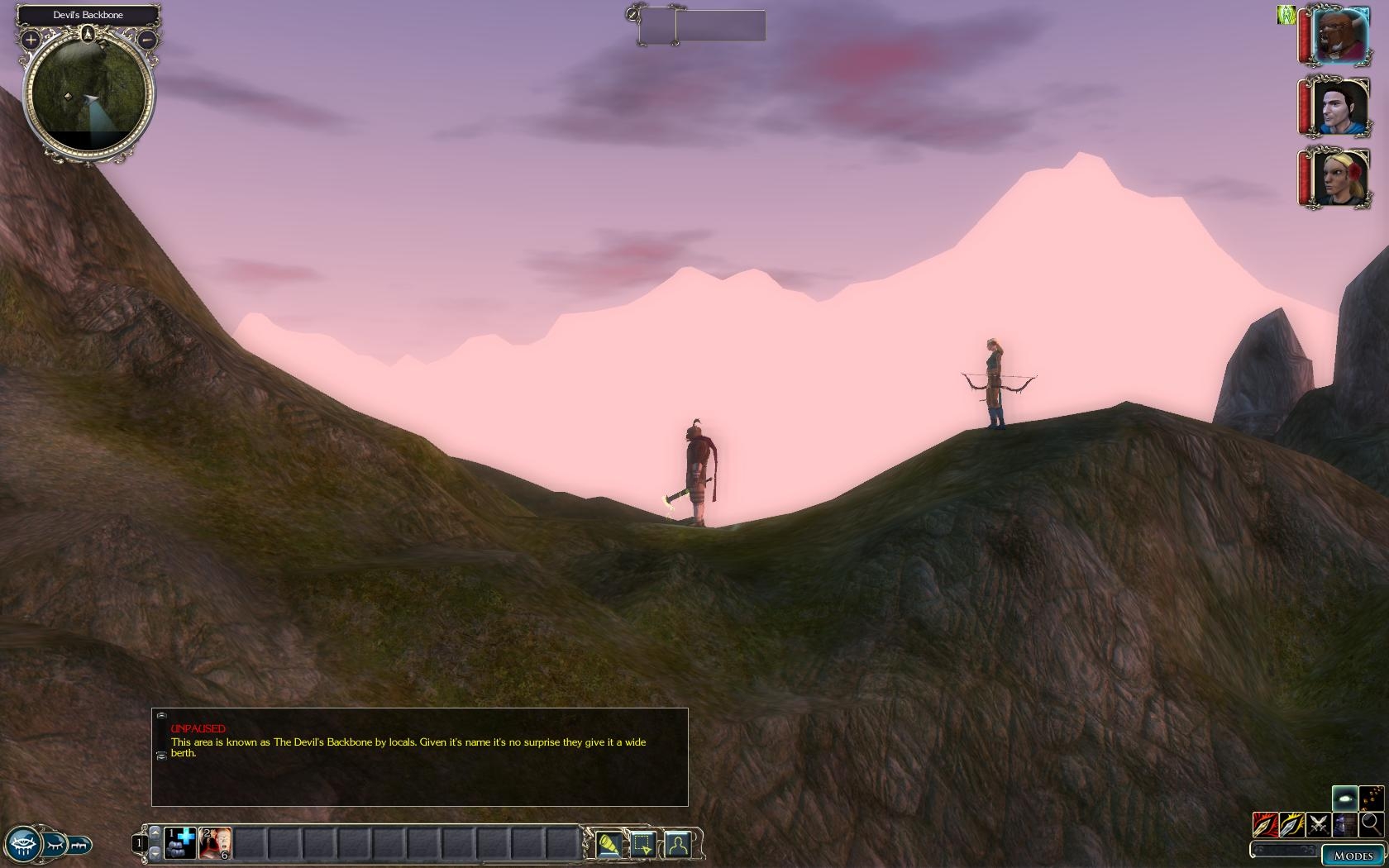Select the dark-haired male companion portrait
This screenshot has width=1389, height=868.
click(1339, 107)
